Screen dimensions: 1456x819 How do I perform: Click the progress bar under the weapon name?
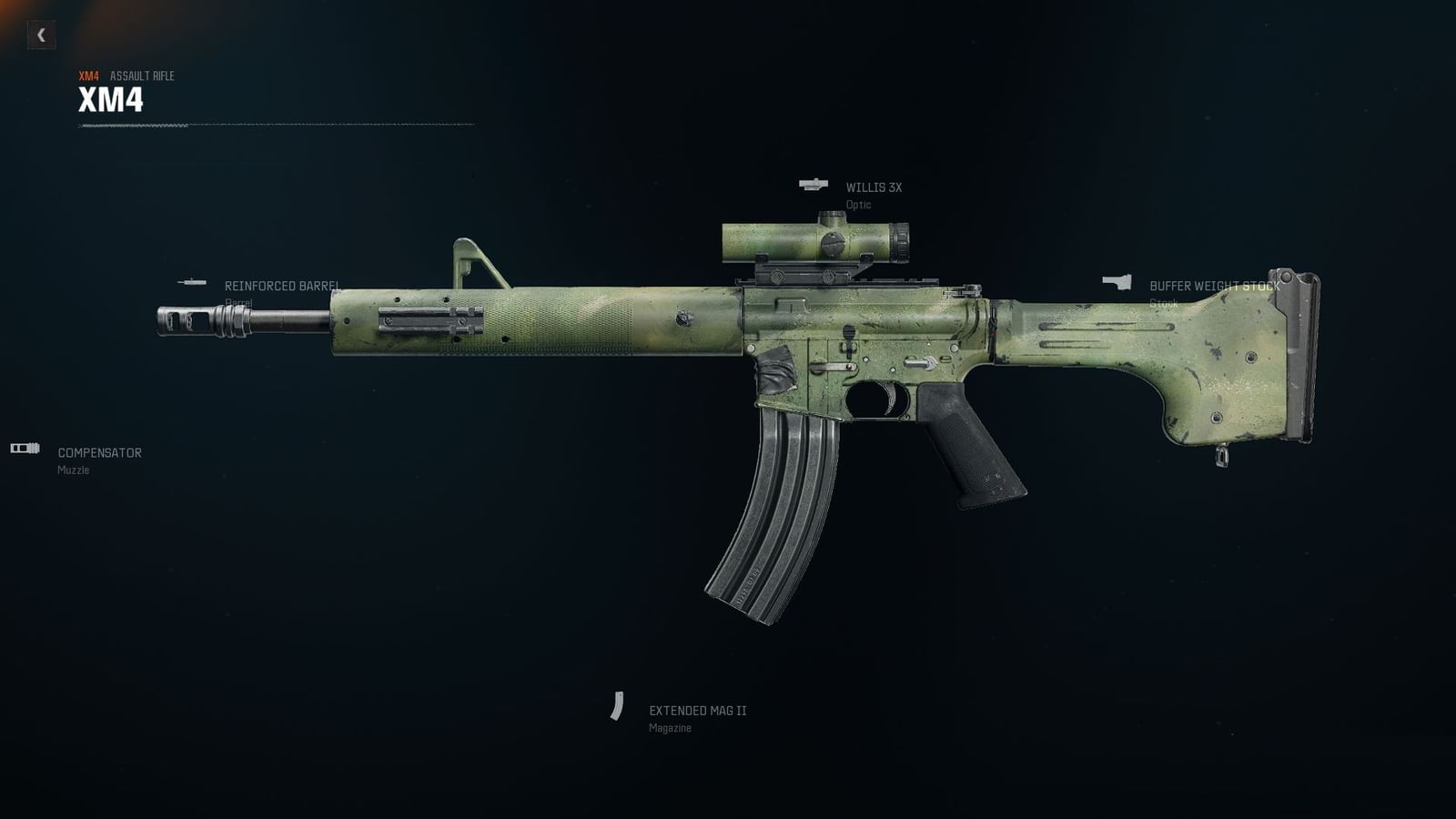tap(273, 127)
